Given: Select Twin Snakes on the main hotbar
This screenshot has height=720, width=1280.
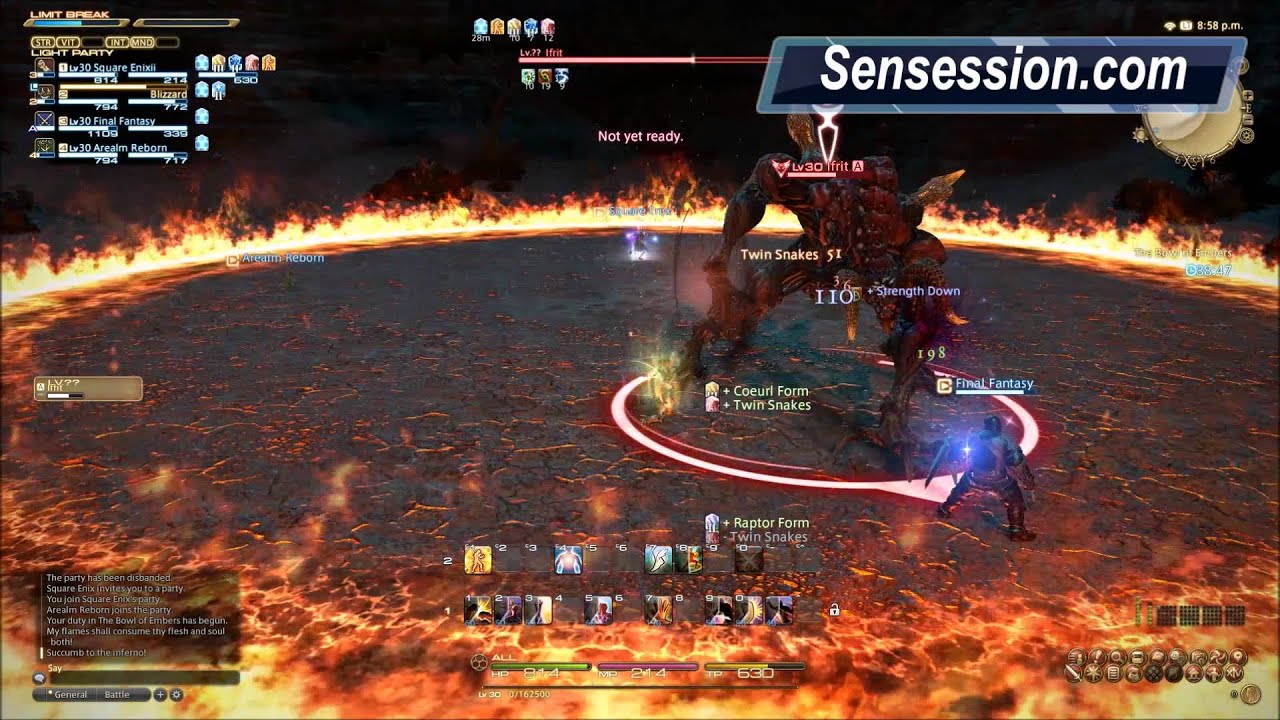Looking at the screenshot, I should [x=599, y=609].
